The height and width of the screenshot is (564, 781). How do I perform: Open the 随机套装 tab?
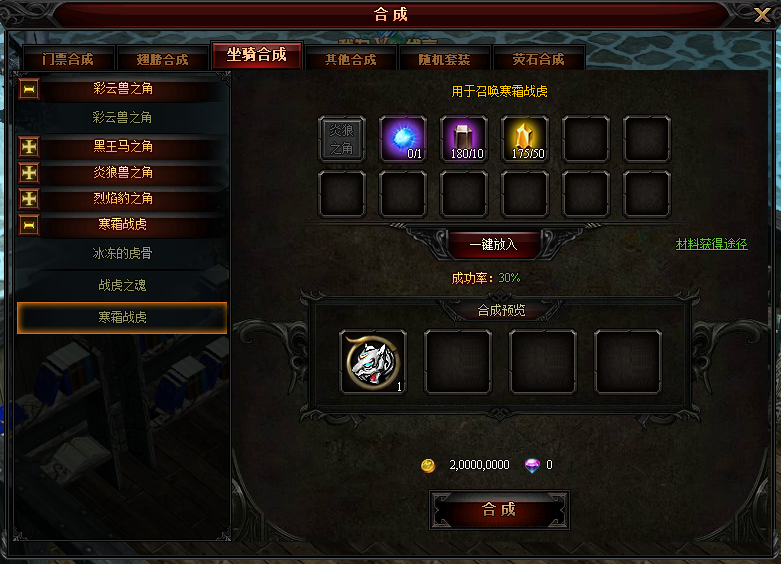[444, 59]
